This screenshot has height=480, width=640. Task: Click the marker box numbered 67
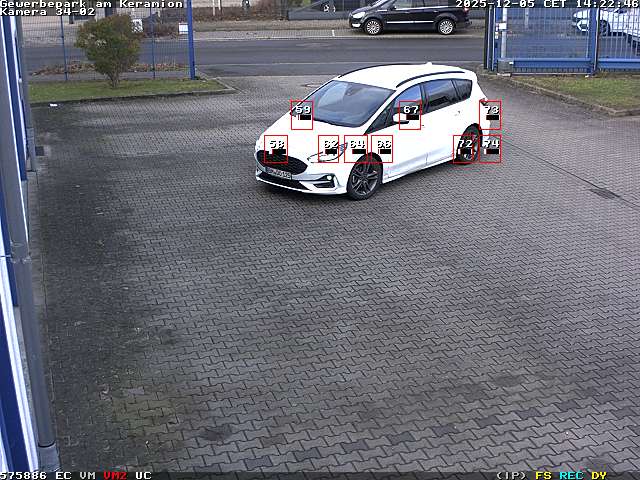(409, 114)
